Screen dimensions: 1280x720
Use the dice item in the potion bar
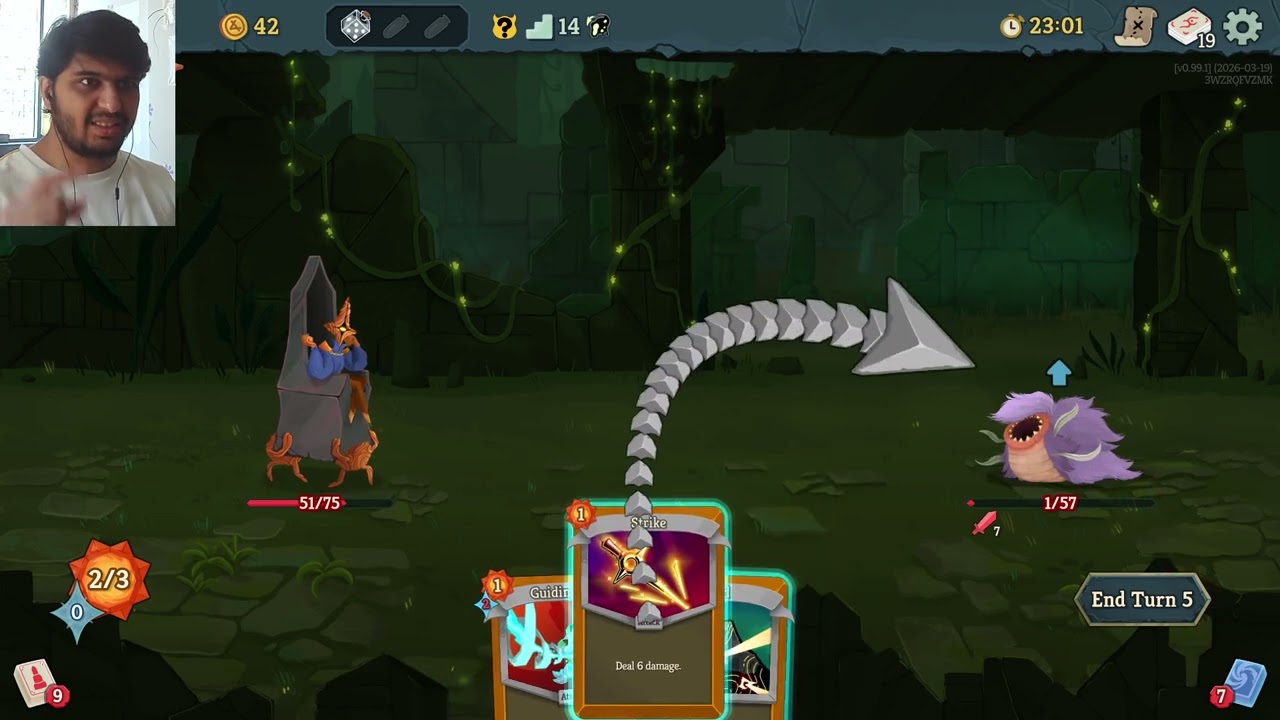tap(356, 27)
